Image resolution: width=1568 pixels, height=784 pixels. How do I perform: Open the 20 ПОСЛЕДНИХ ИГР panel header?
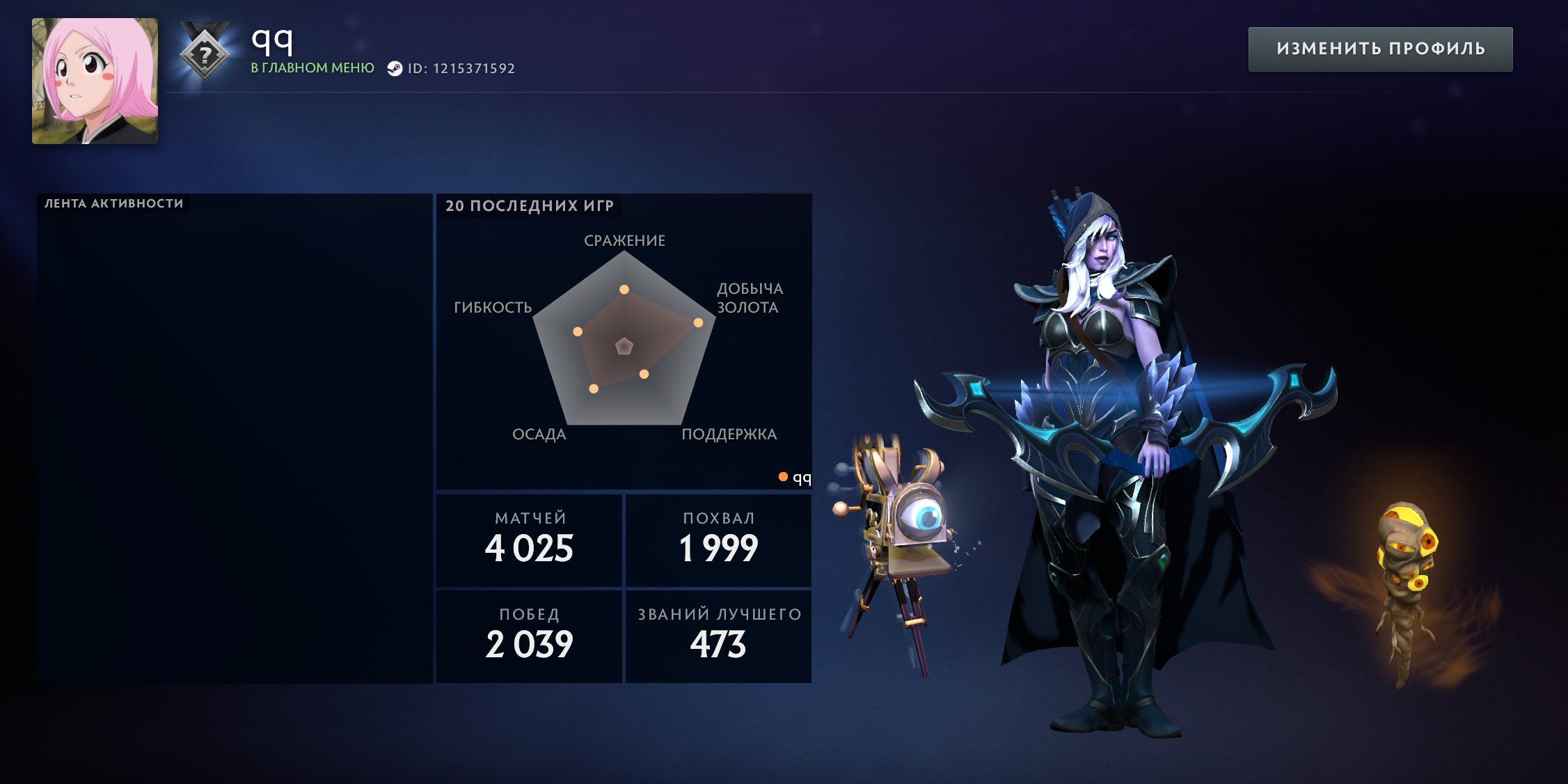[530, 205]
